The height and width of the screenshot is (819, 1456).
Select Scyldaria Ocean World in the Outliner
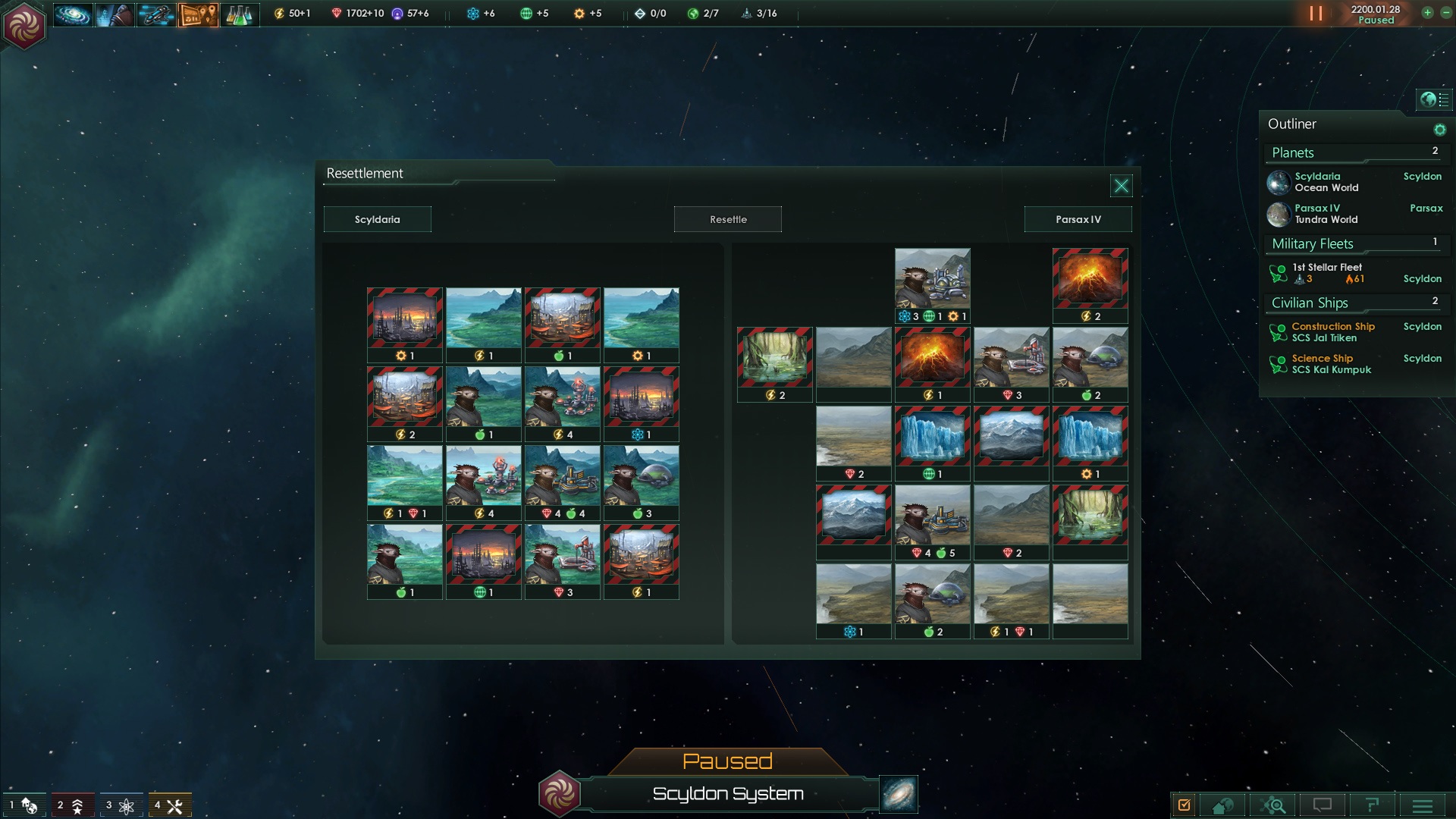point(1326,182)
